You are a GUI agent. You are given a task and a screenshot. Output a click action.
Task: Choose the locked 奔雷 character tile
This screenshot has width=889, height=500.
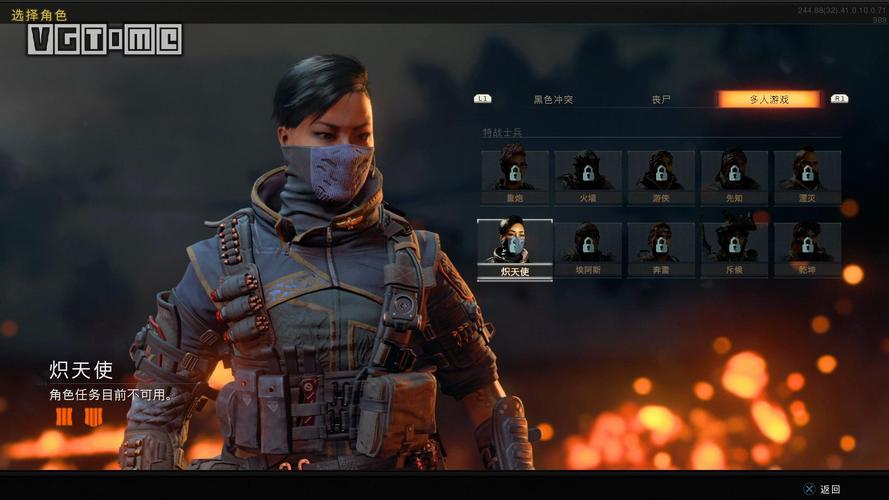click(x=661, y=249)
